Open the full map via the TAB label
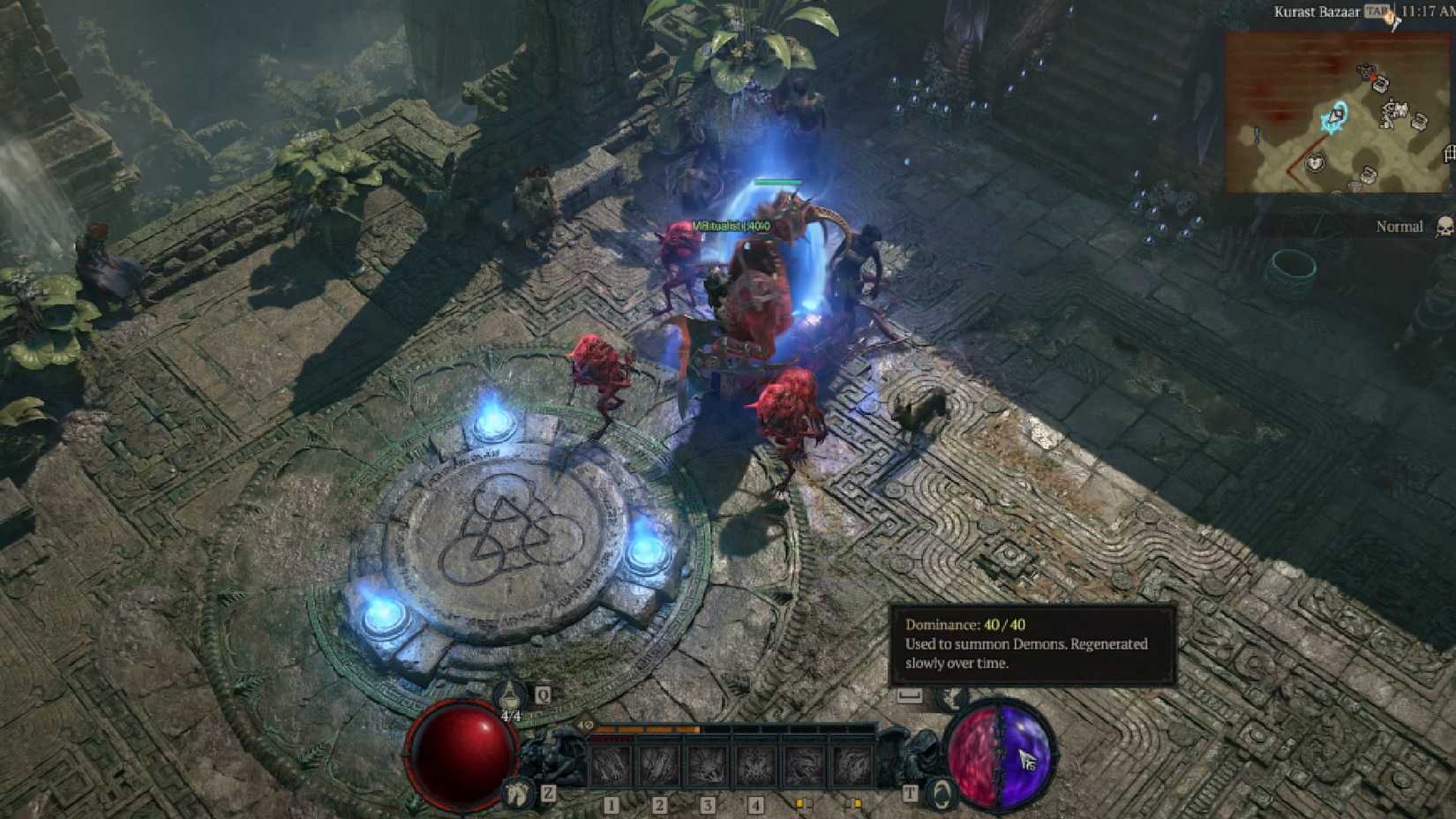The width and height of the screenshot is (1456, 819). click(1376, 11)
